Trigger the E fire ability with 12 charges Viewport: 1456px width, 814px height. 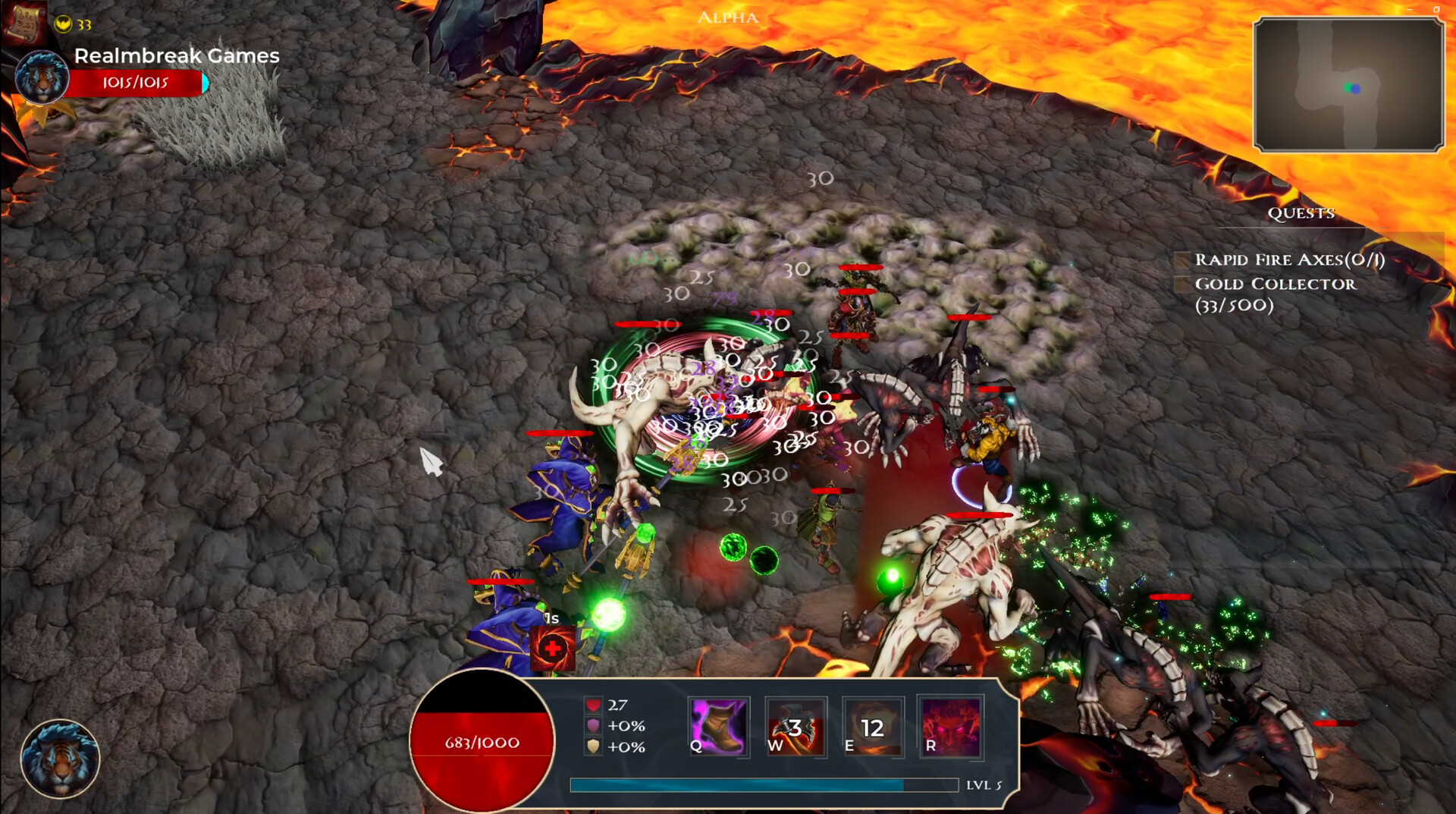pos(872,727)
